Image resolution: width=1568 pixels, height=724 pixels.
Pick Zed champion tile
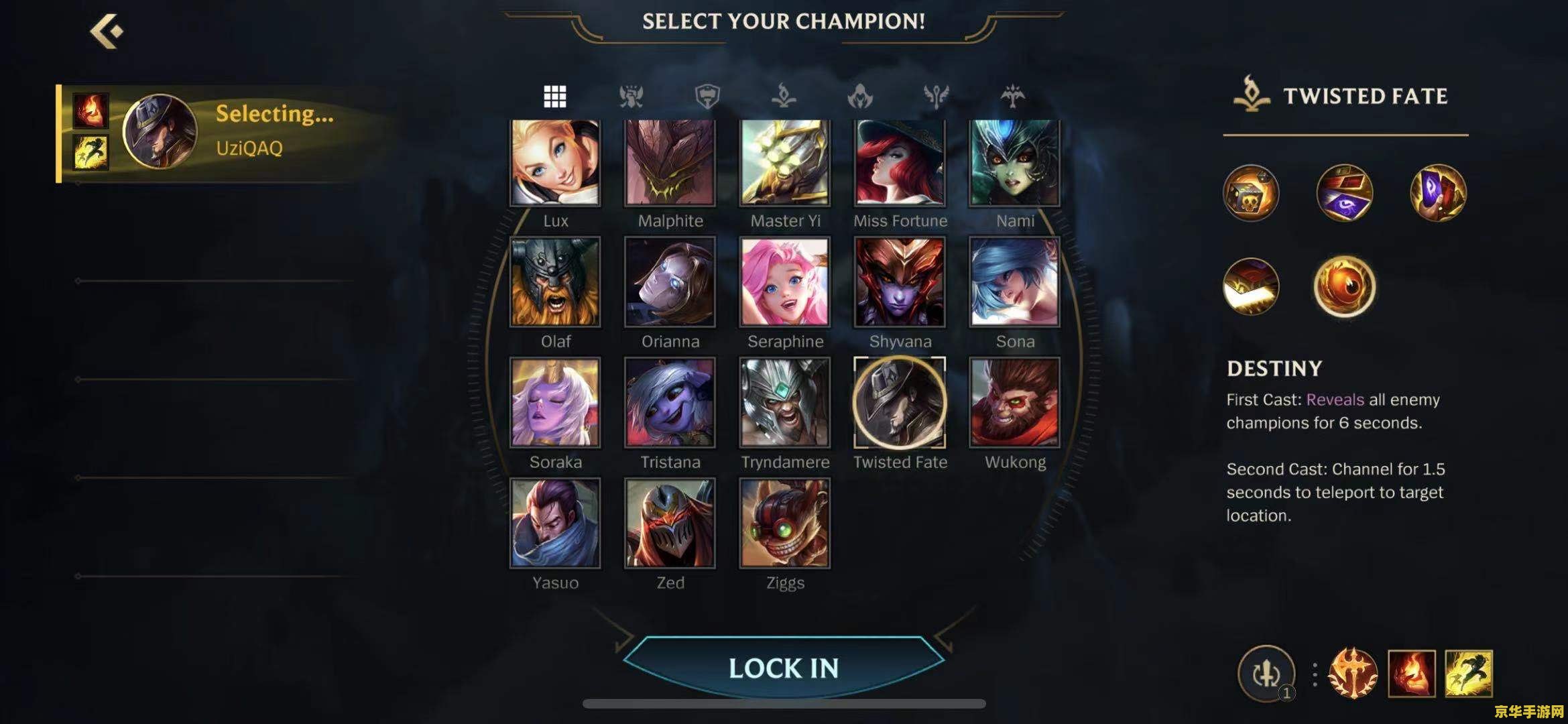click(x=670, y=523)
